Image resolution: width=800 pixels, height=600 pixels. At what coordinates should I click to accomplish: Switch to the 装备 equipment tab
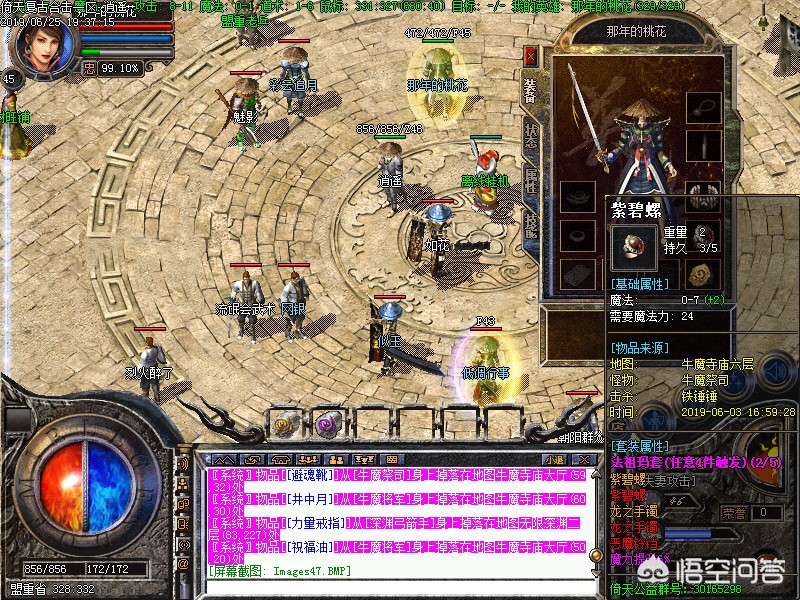coord(531,88)
